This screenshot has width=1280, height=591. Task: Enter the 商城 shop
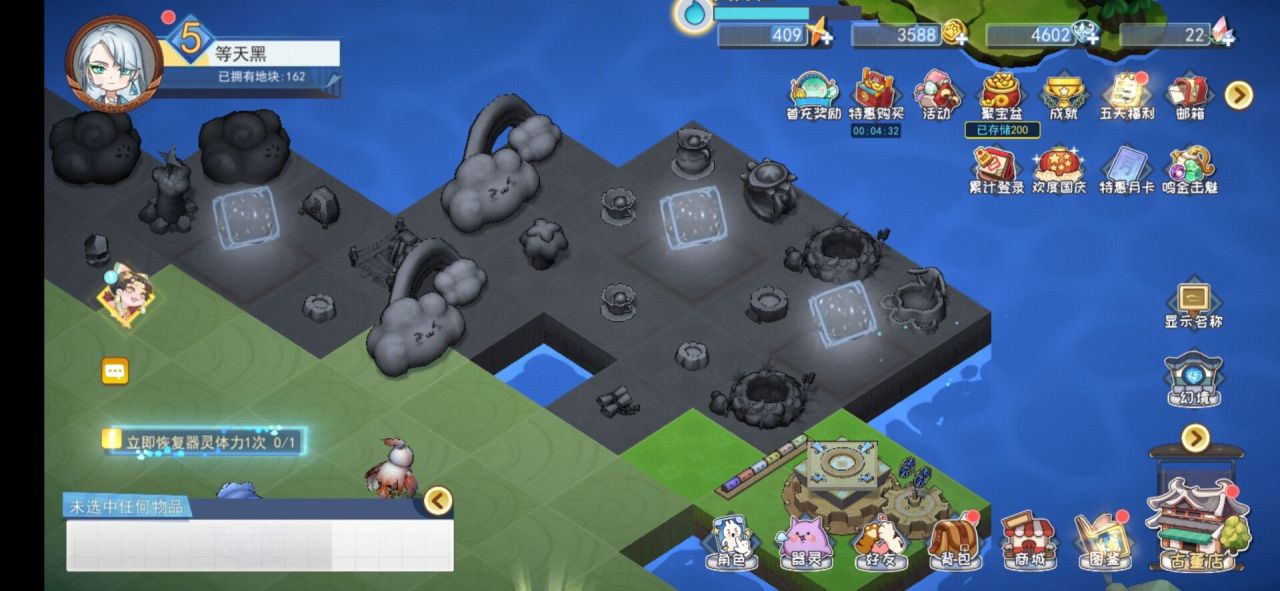(1028, 541)
